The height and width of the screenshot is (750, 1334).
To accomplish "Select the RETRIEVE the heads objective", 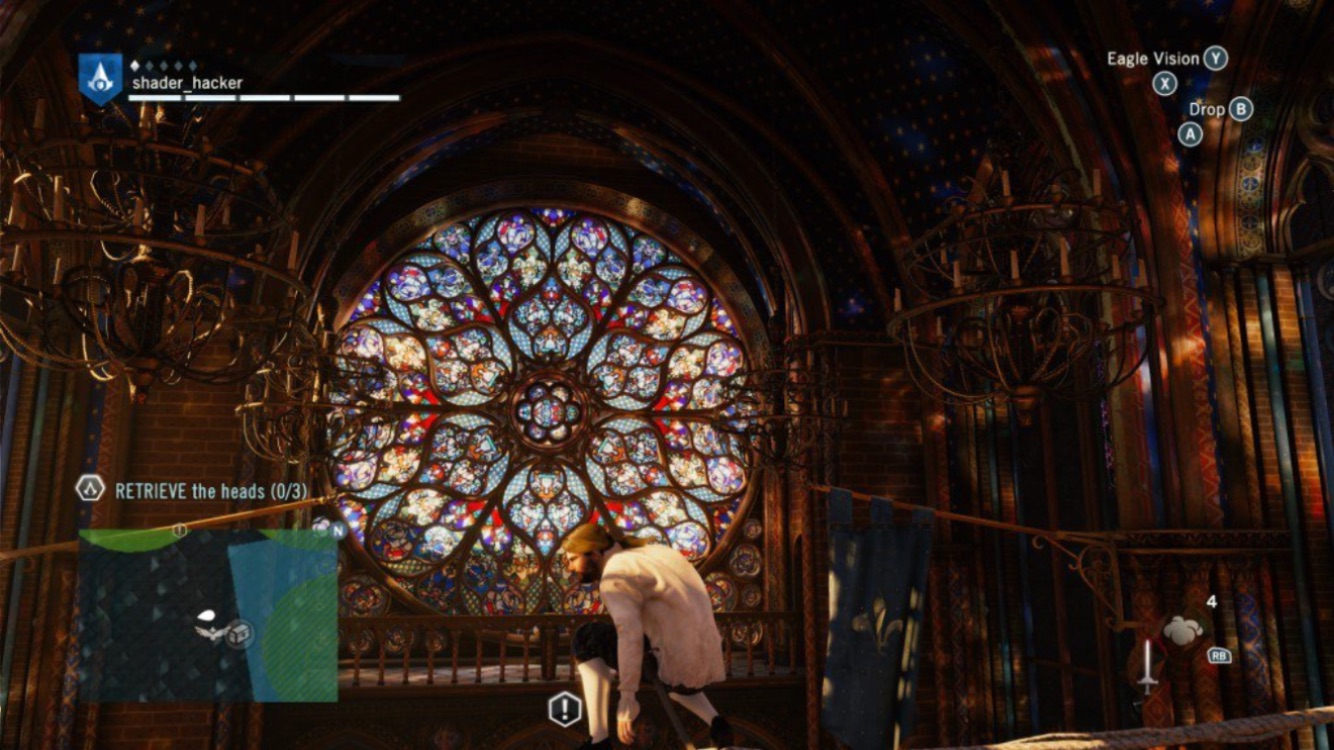I will [211, 491].
